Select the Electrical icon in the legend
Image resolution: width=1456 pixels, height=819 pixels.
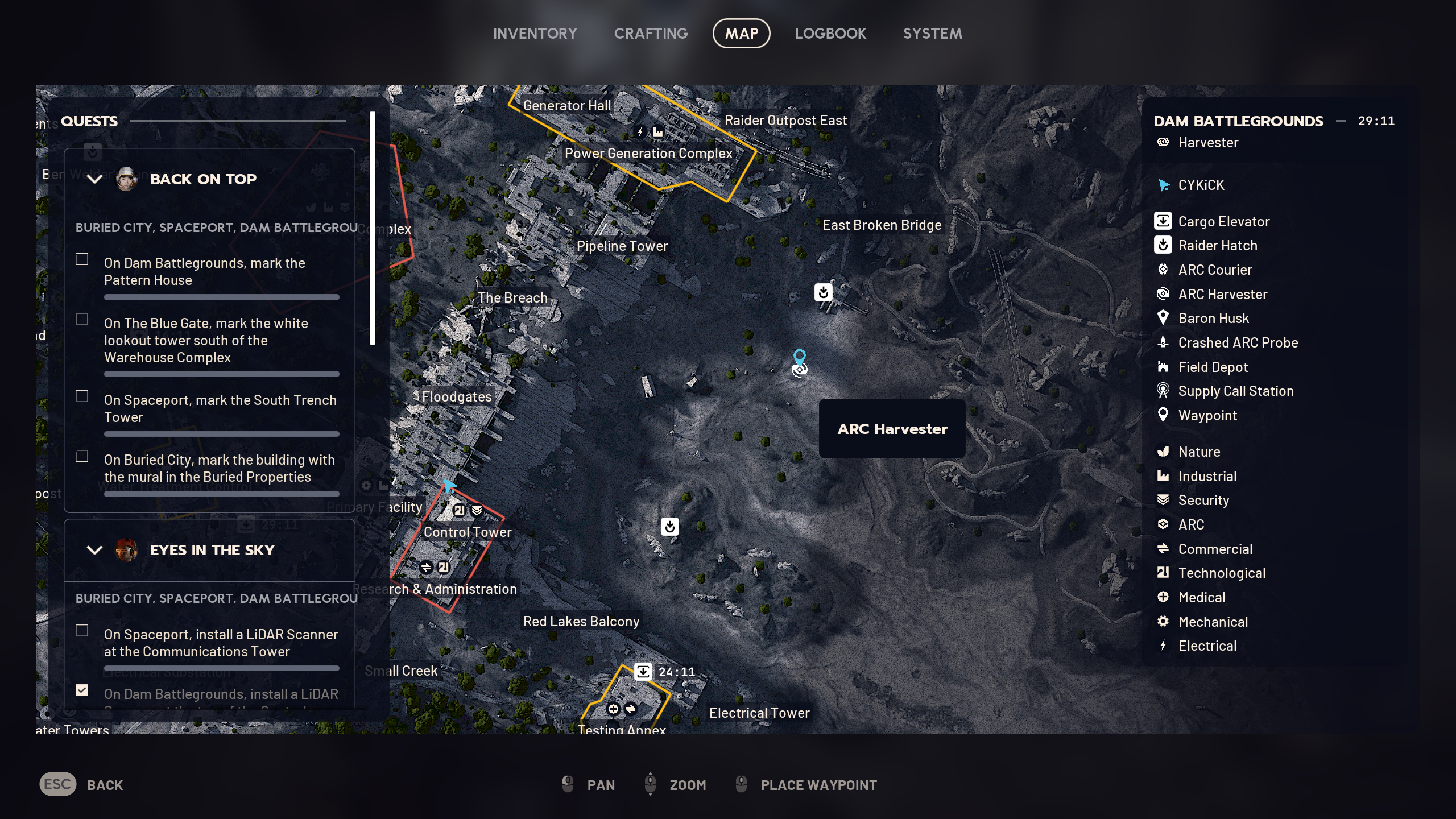pyautogui.click(x=1164, y=646)
